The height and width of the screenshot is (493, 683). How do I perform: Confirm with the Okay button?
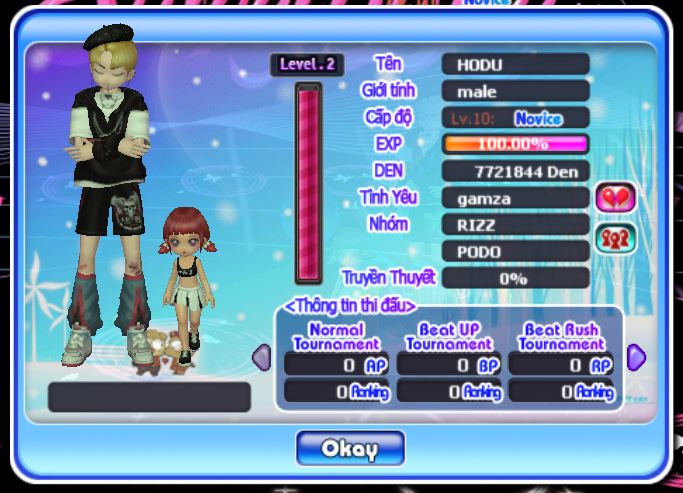coord(350,448)
